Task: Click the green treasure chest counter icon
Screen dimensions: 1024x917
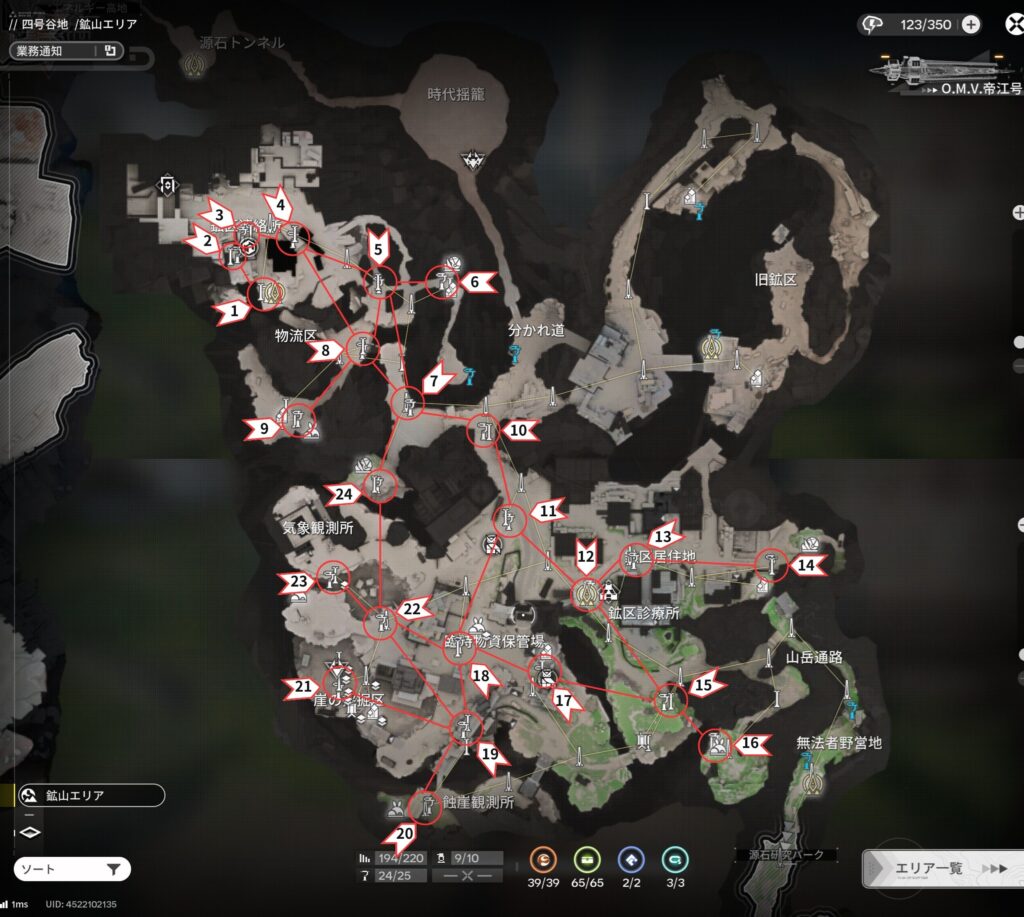Action: (x=586, y=859)
